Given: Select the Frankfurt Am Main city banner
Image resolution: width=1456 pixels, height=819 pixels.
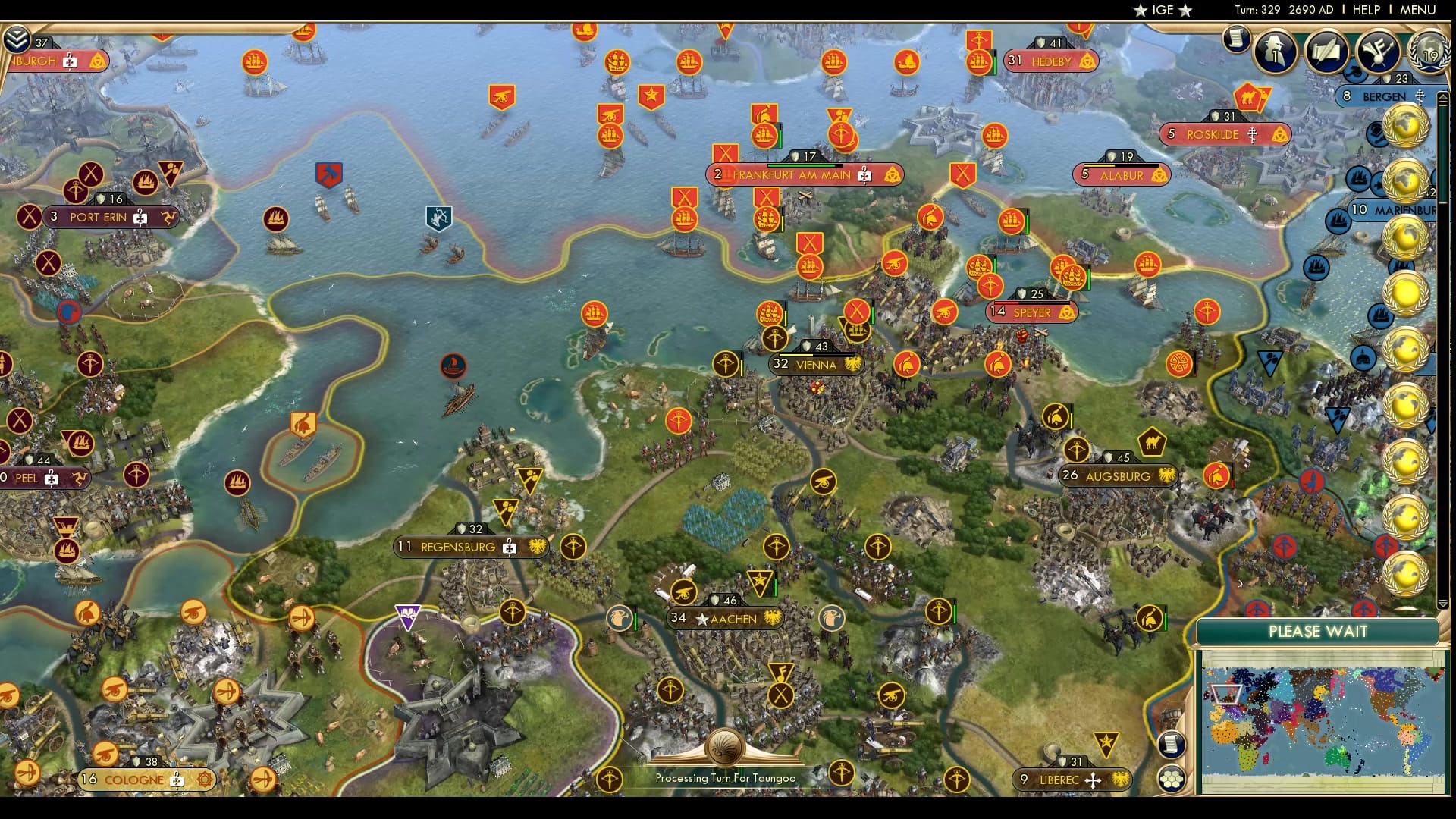Looking at the screenshot, I should [x=804, y=174].
